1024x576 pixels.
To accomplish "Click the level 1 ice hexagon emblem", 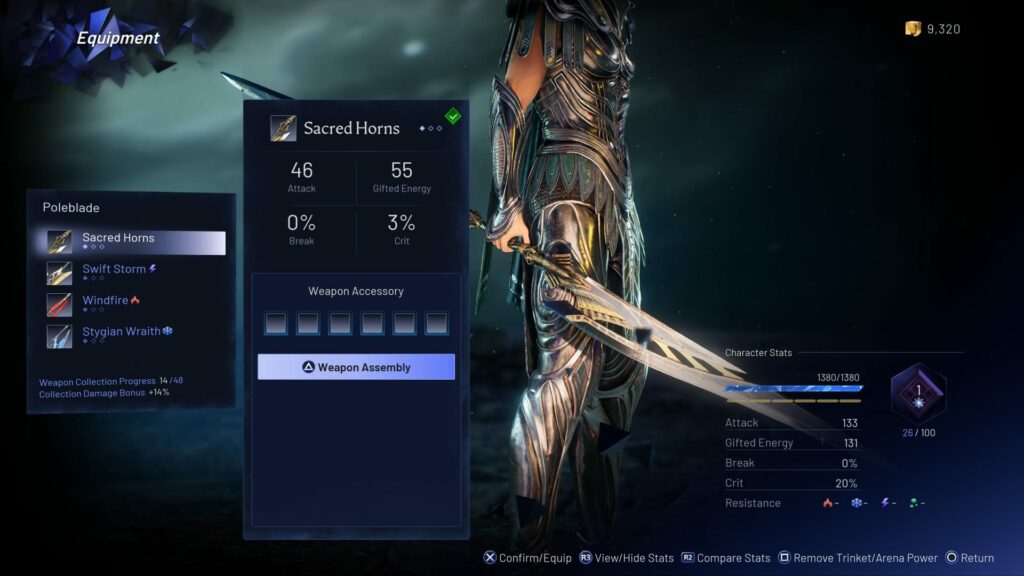I will tap(917, 394).
